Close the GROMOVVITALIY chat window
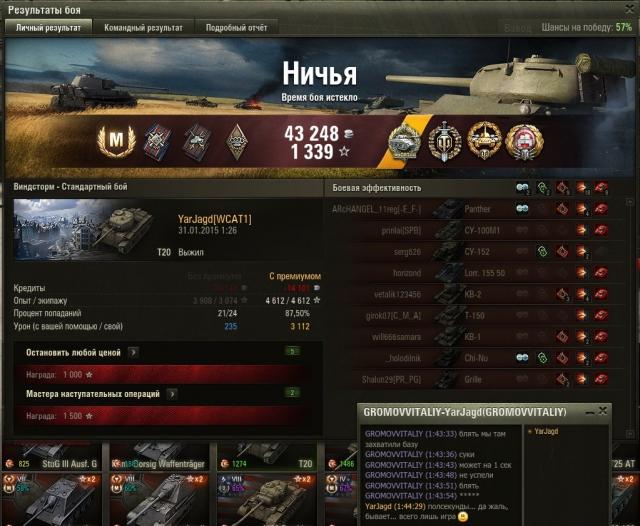This screenshot has width=640, height=526. click(603, 411)
